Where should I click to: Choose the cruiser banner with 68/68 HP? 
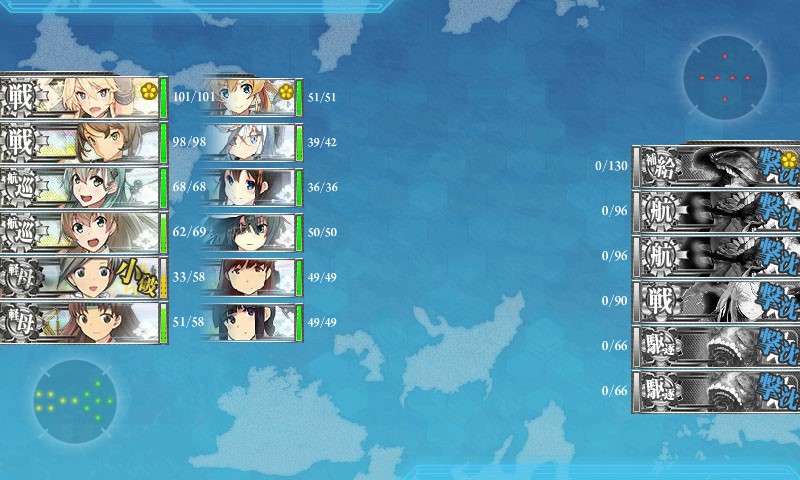click(83, 188)
